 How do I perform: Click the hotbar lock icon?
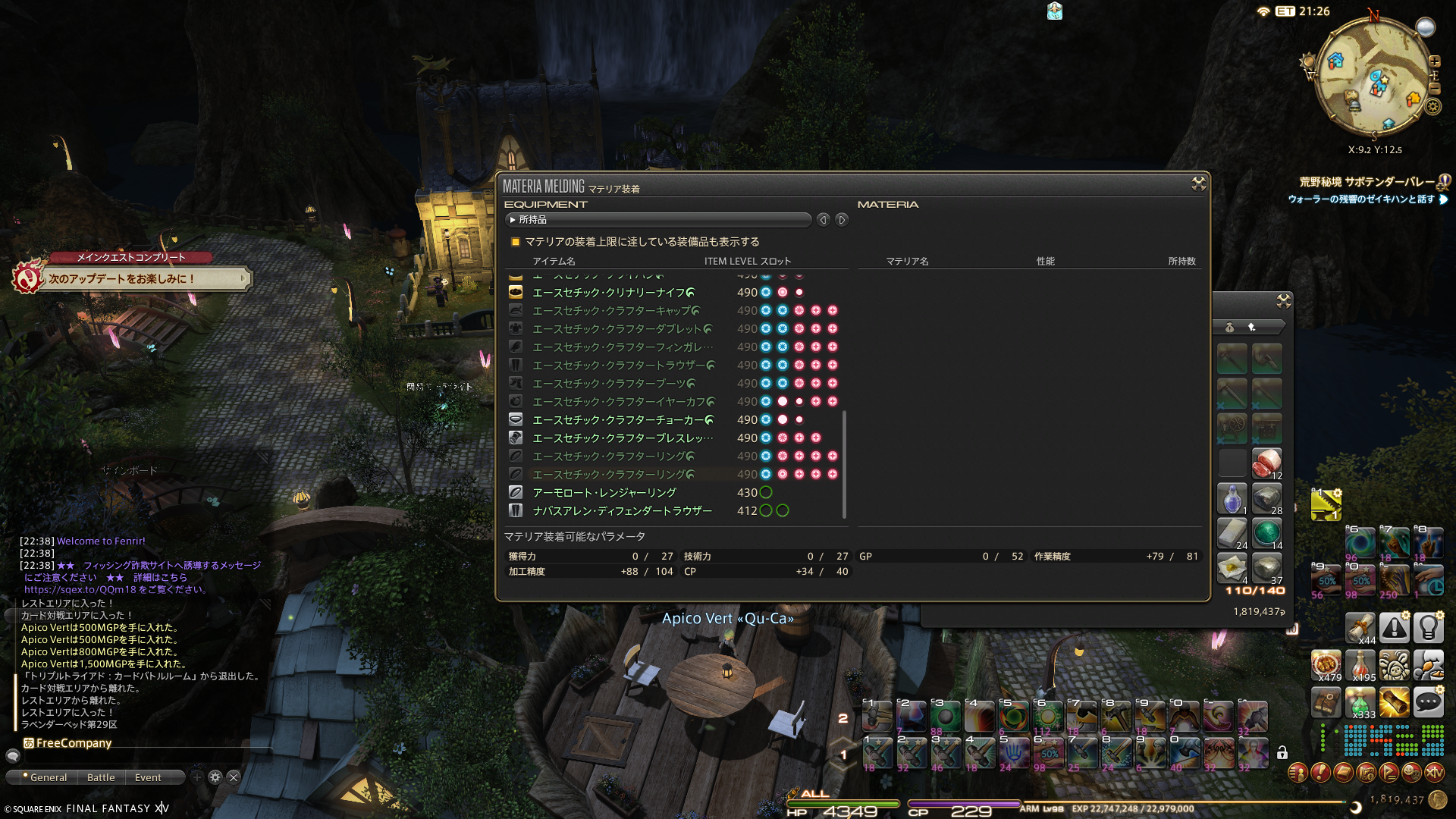[x=1282, y=752]
